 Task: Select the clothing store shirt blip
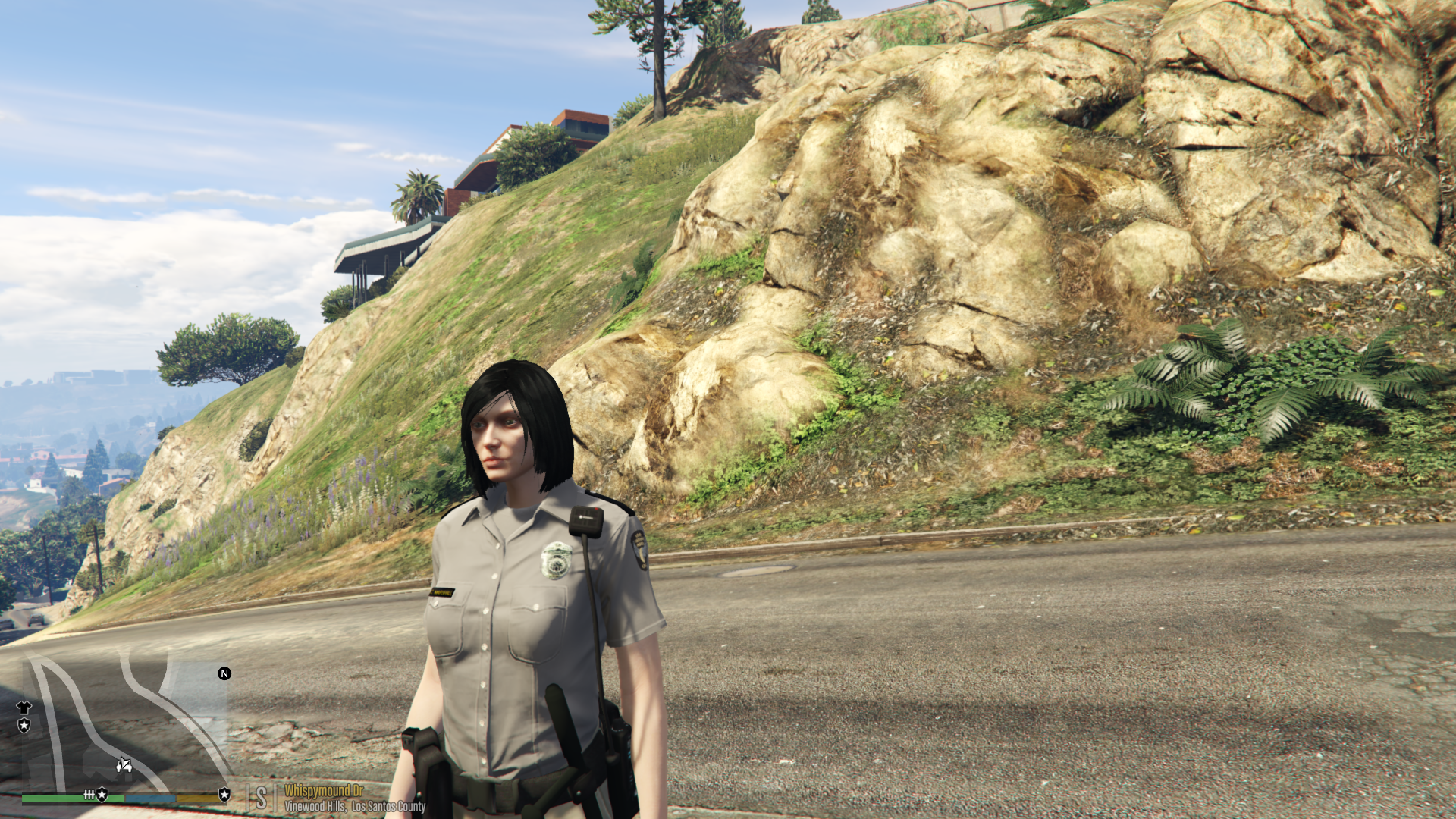tap(24, 708)
